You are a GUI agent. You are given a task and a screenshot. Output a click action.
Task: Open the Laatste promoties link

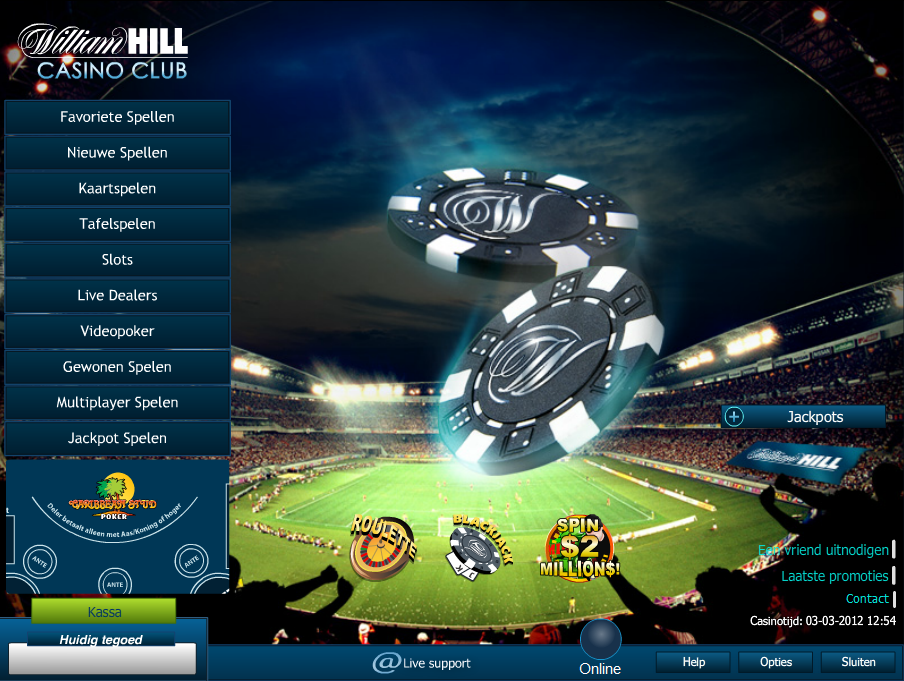(834, 576)
